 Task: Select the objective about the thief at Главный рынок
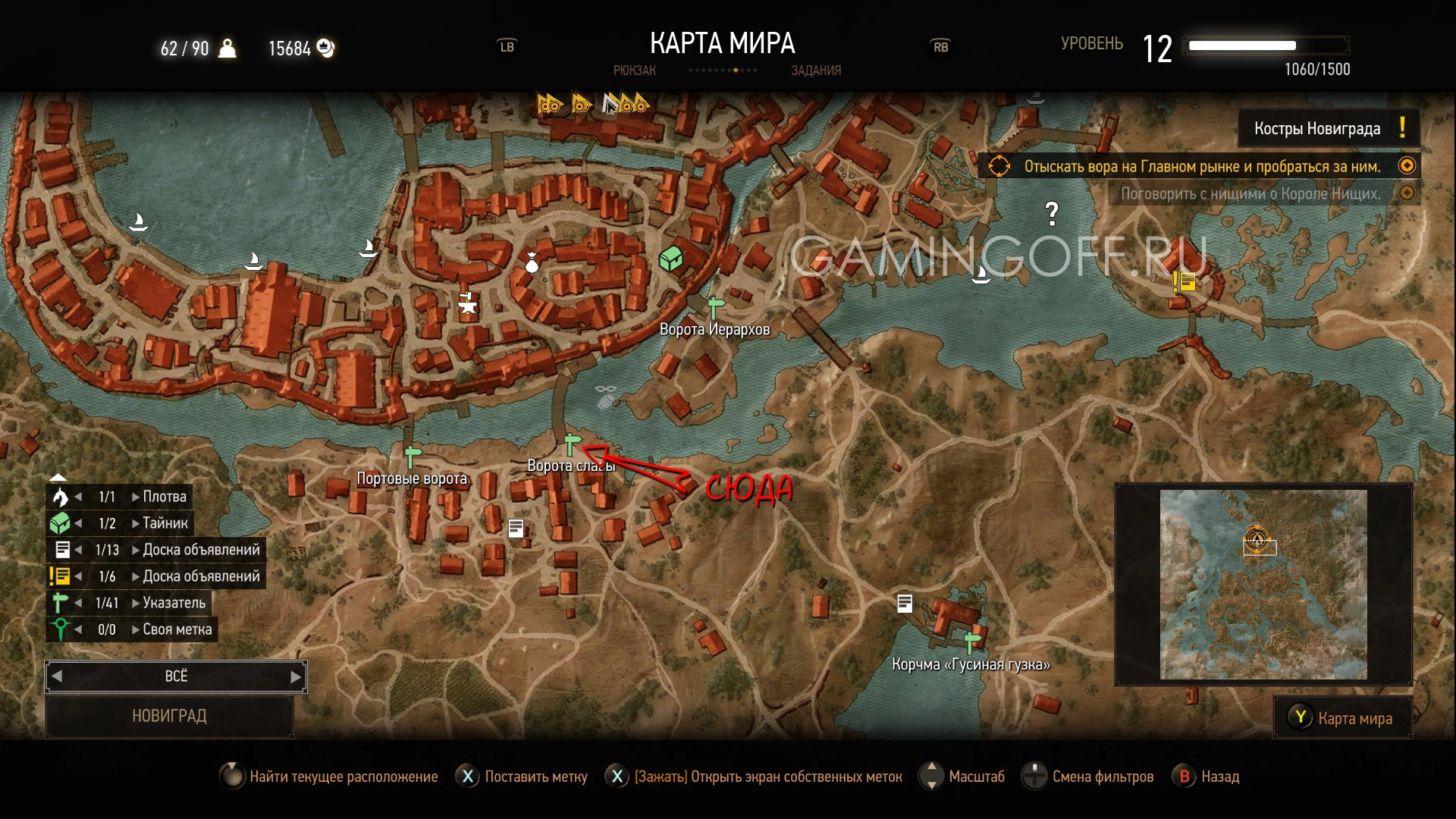pos(1201,166)
